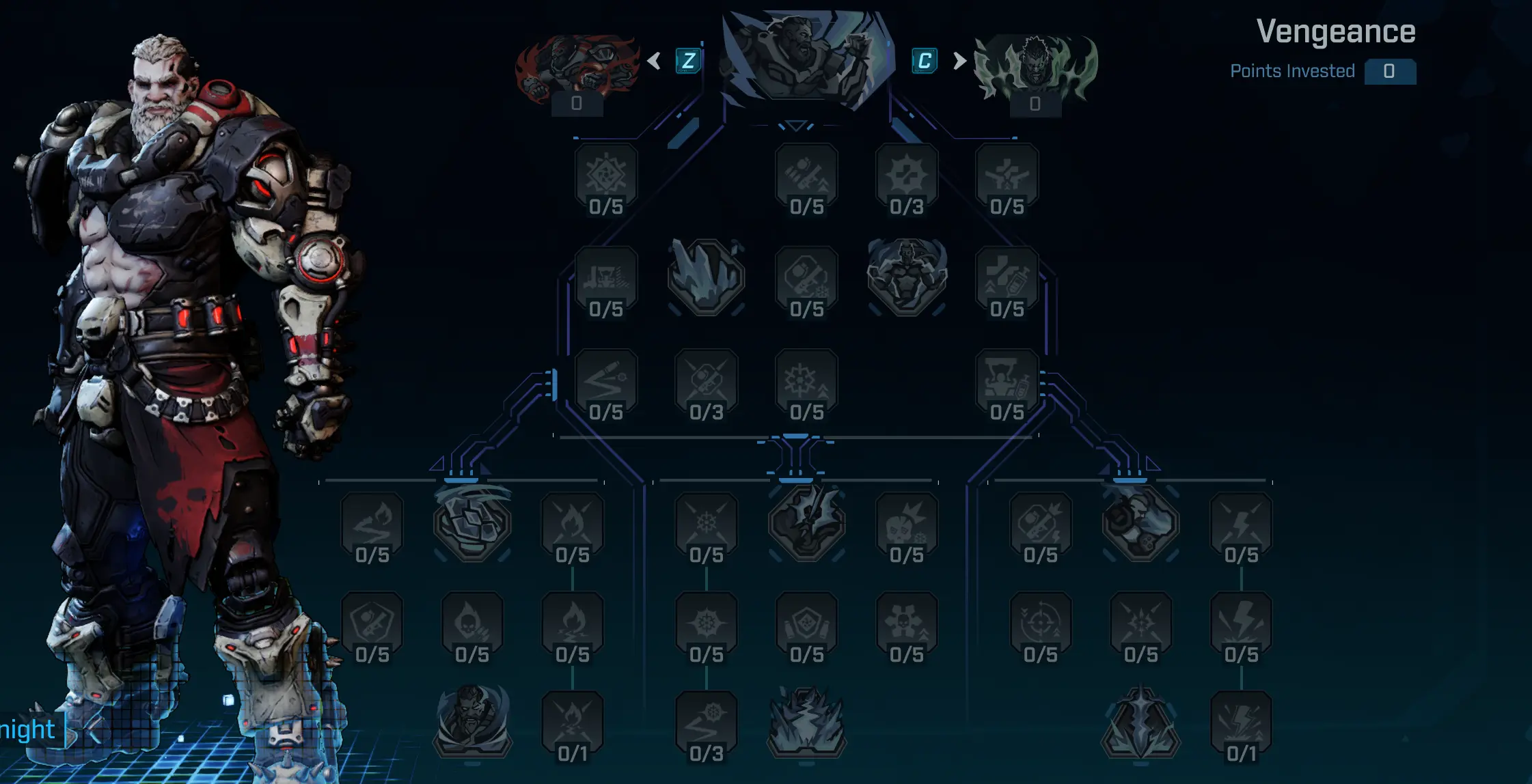Select the axe-wielding warrior node
The image size is (1532, 784).
(807, 522)
